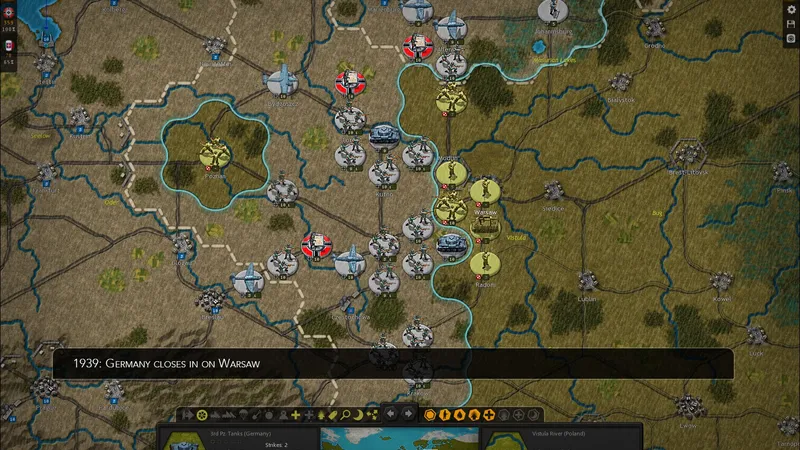The height and width of the screenshot is (450, 800).
Task: Toggle the first orange hexagon filter
Action: pos(430,414)
